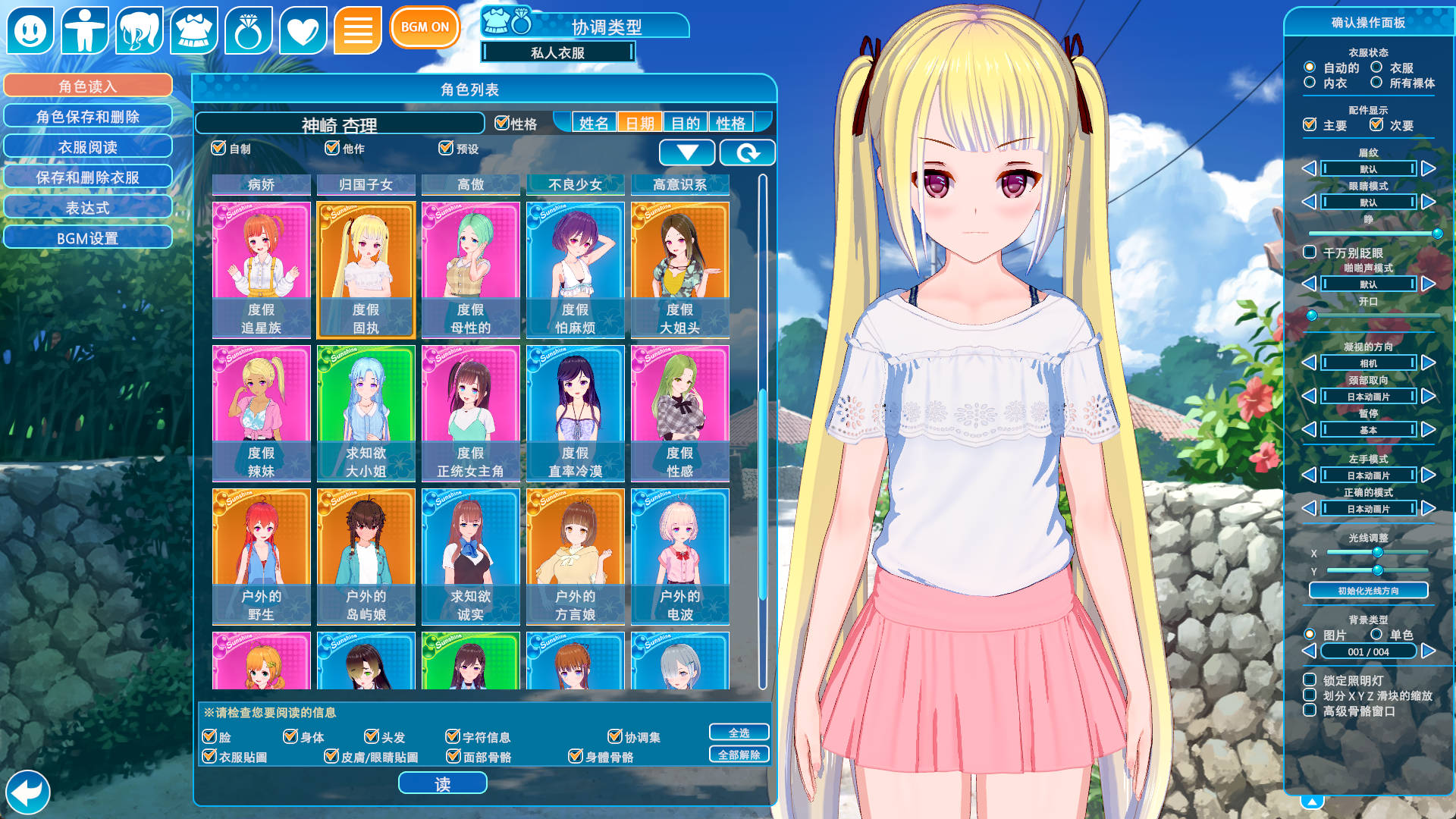Click 全部解除 to deselect all
This screenshot has height=819, width=1456.
739,755
